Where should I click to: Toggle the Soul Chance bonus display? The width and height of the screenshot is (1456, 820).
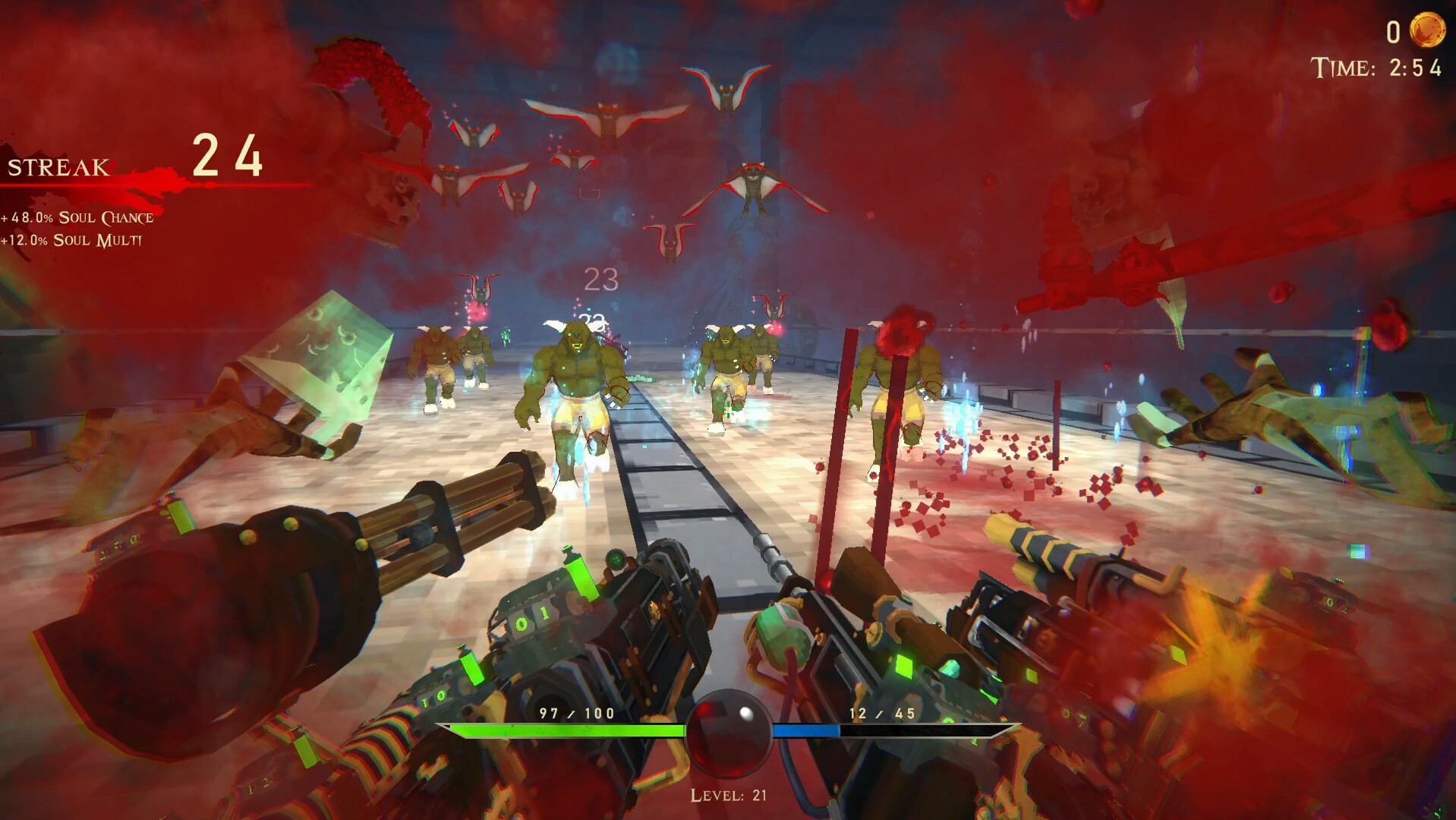point(76,216)
